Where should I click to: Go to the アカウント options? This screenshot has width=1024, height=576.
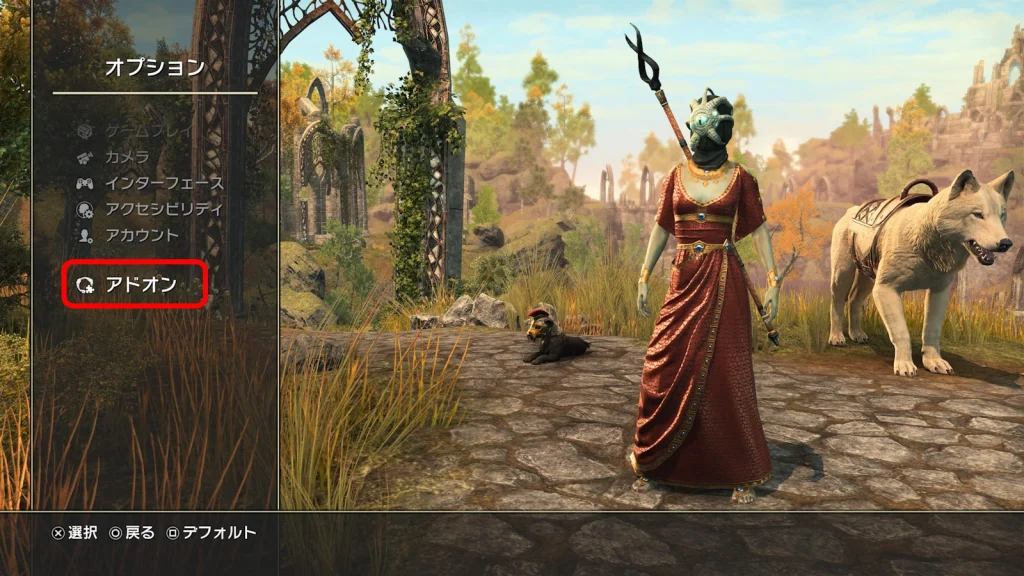coord(142,235)
